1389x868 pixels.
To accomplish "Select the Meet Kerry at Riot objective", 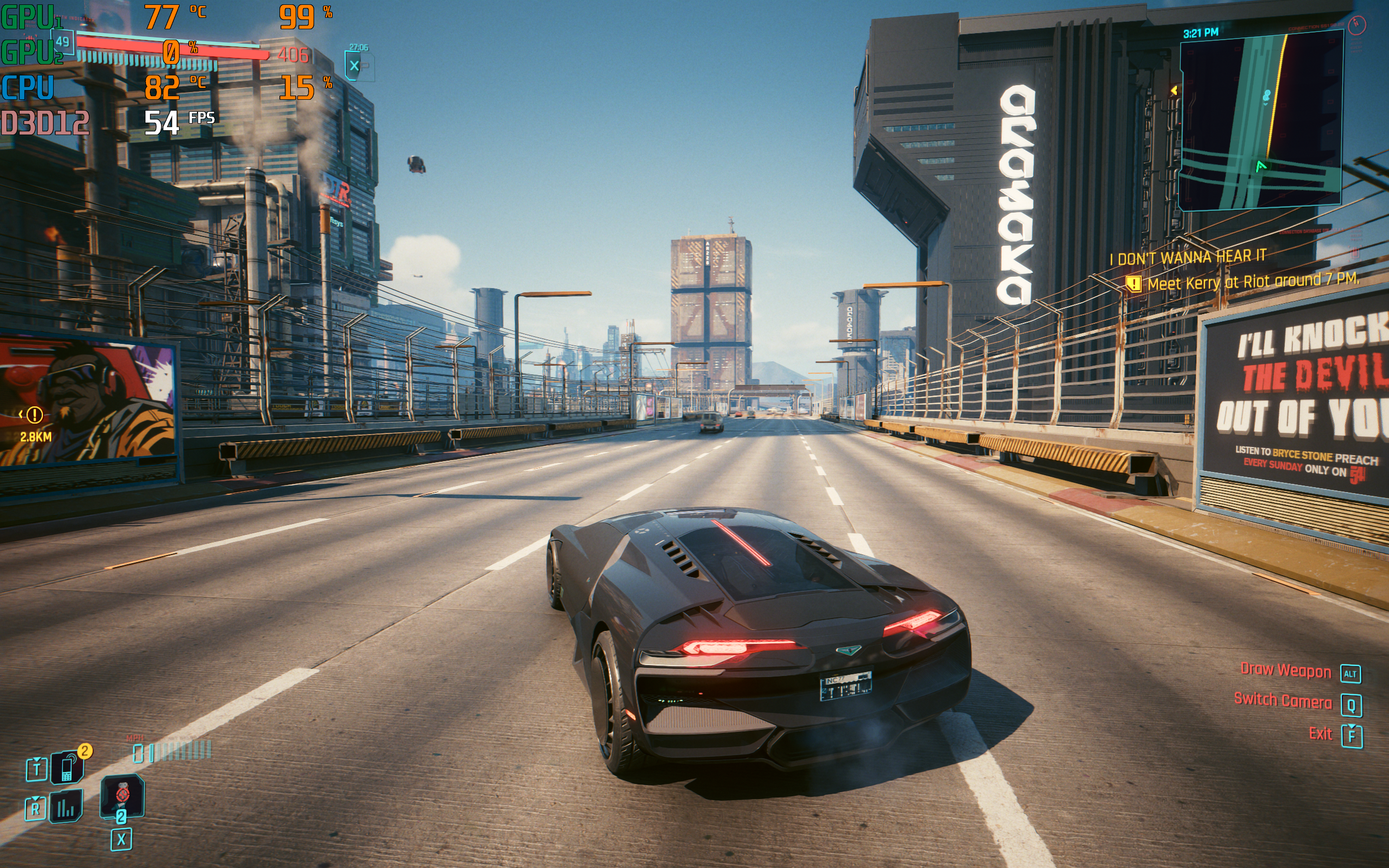I will coord(1251,282).
